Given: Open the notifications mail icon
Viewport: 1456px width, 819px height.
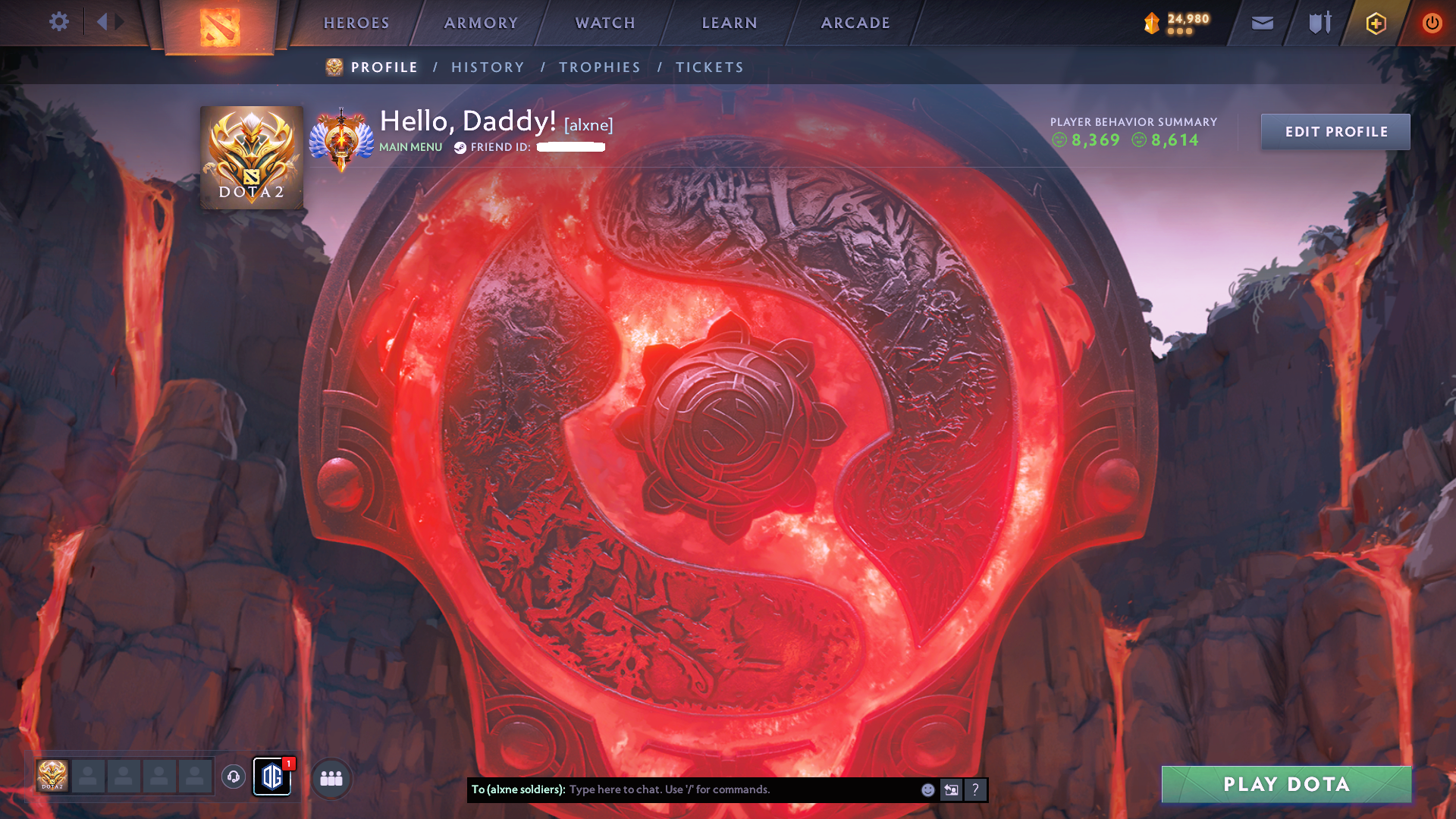Looking at the screenshot, I should pyautogui.click(x=1262, y=23).
